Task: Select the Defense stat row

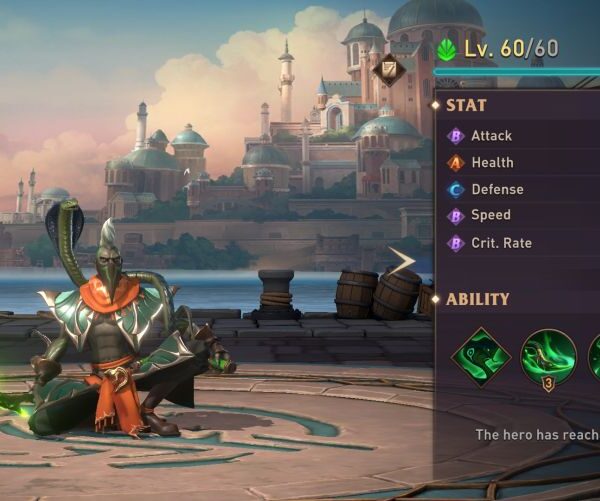Action: coord(497,189)
